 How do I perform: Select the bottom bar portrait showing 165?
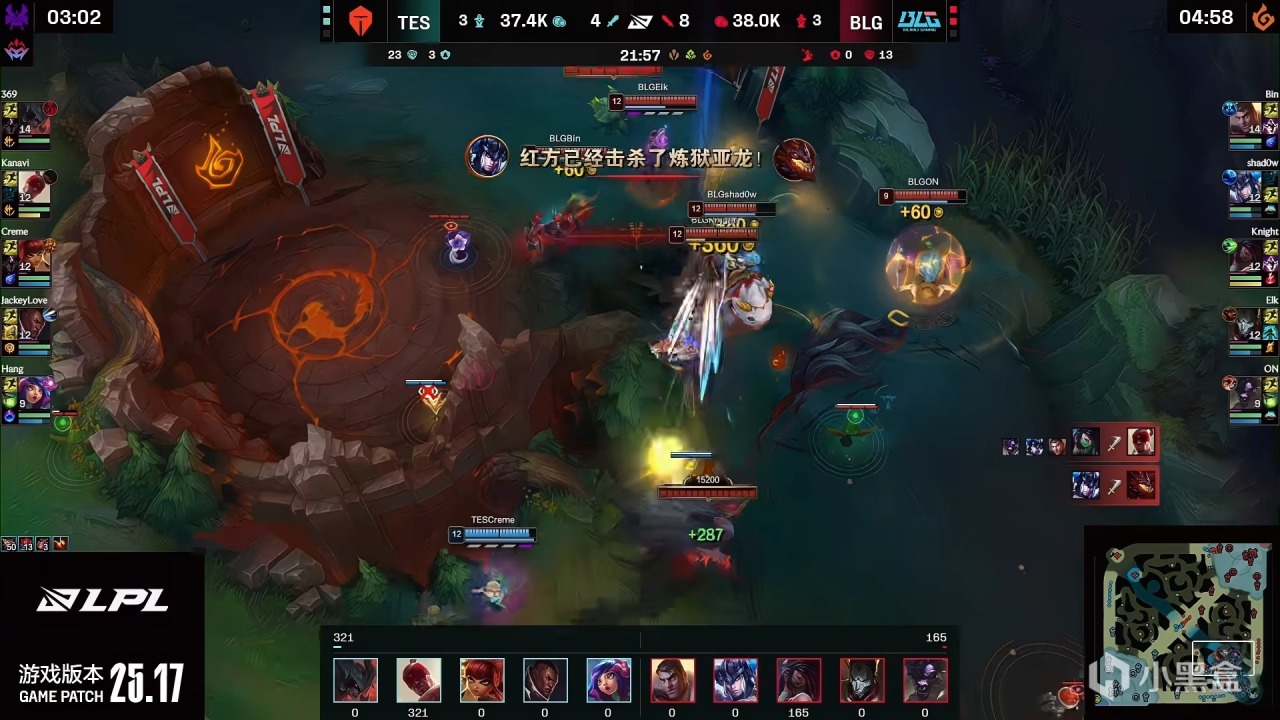[799, 680]
